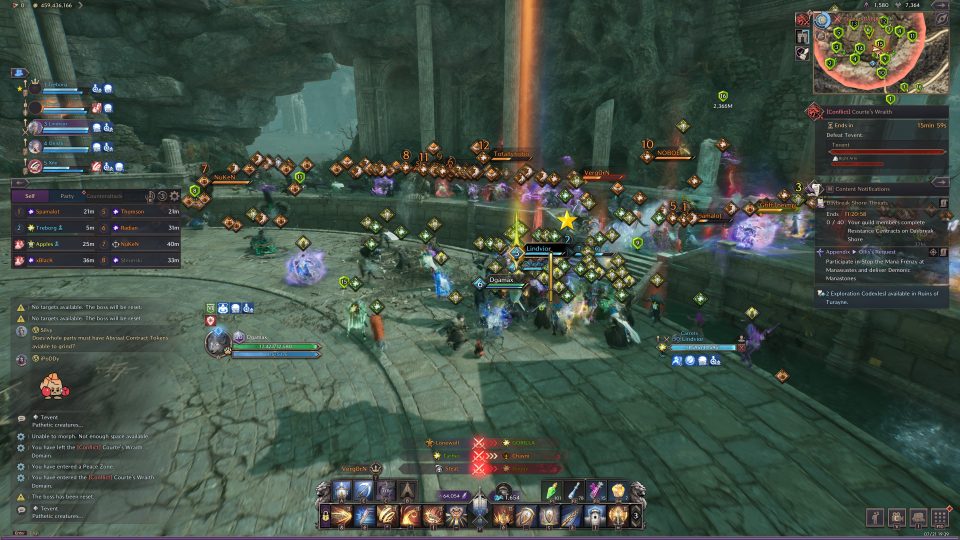This screenshot has width=960, height=540.
Task: Select the Self tab in target panel
Action: click(30, 196)
